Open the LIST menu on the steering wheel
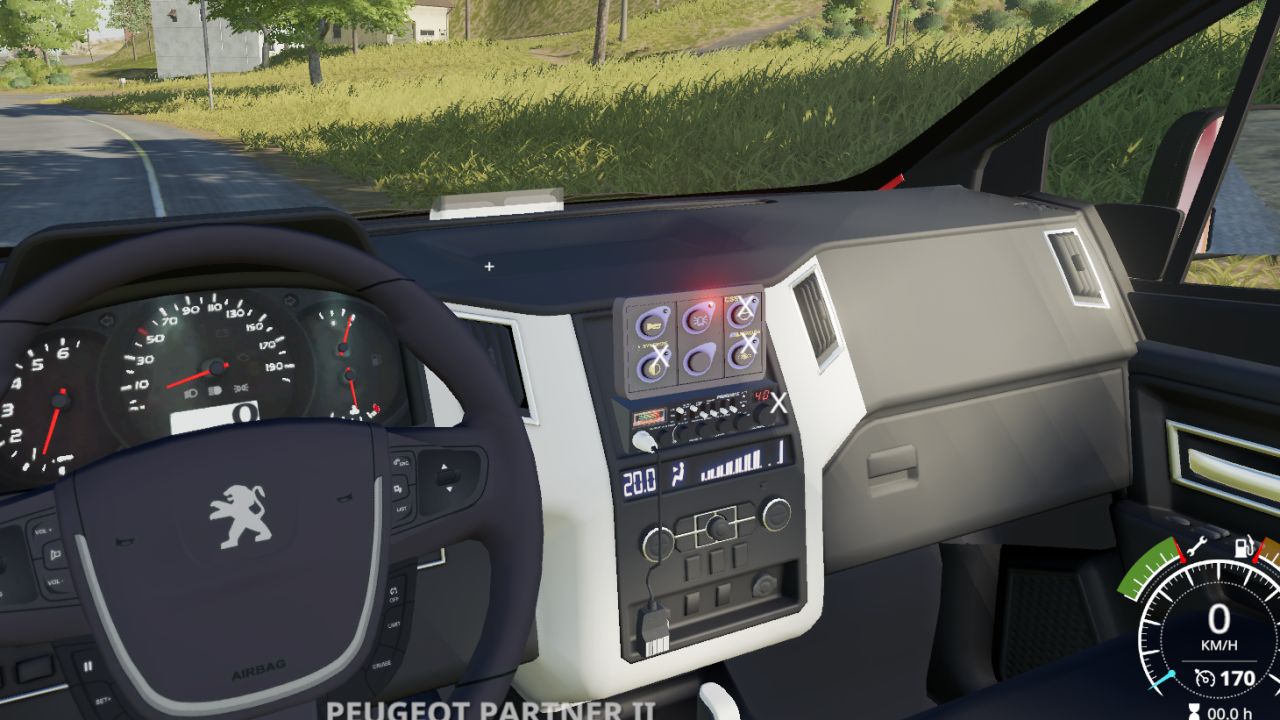 point(401,507)
